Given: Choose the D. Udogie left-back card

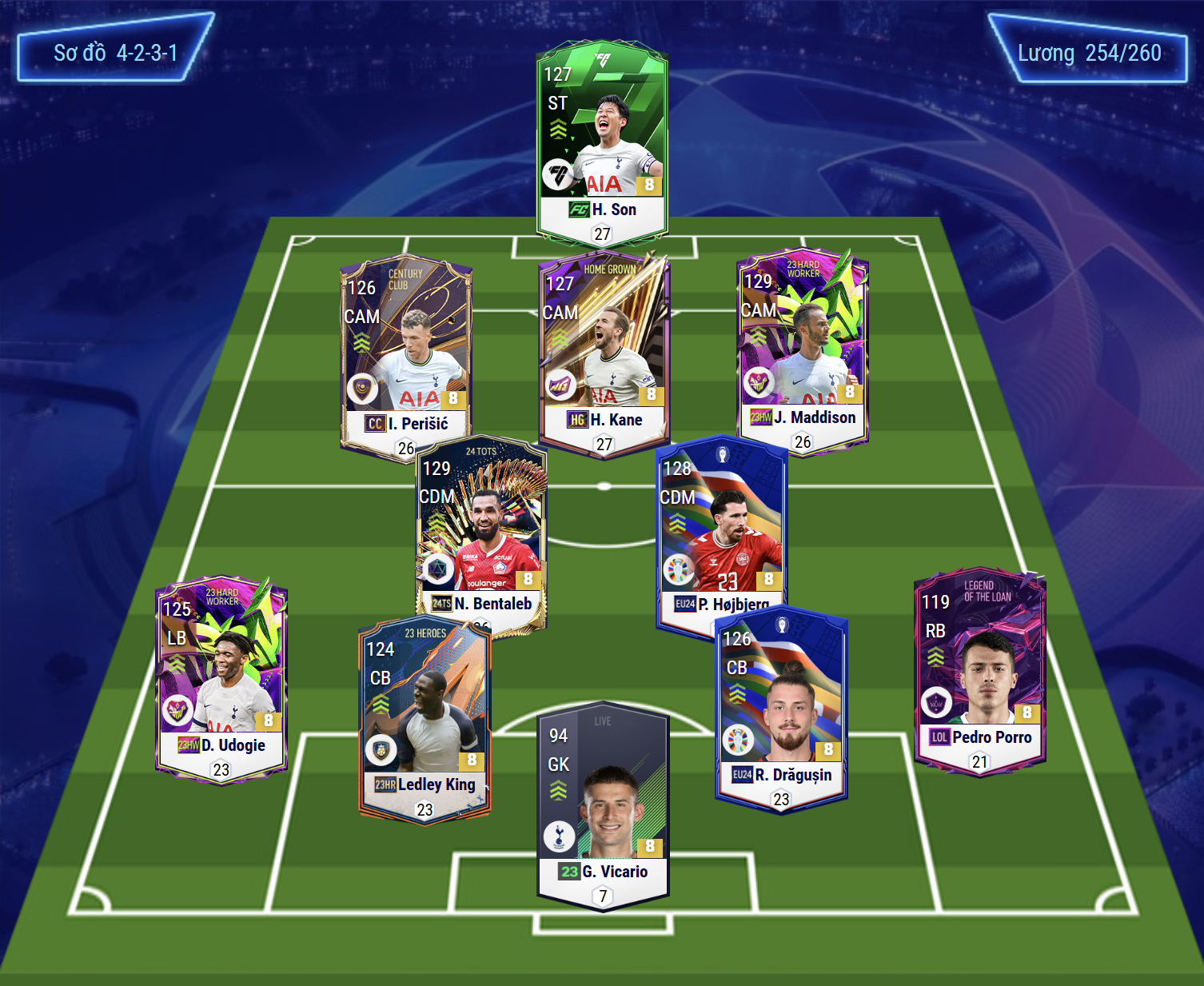Looking at the screenshot, I should point(221,678).
